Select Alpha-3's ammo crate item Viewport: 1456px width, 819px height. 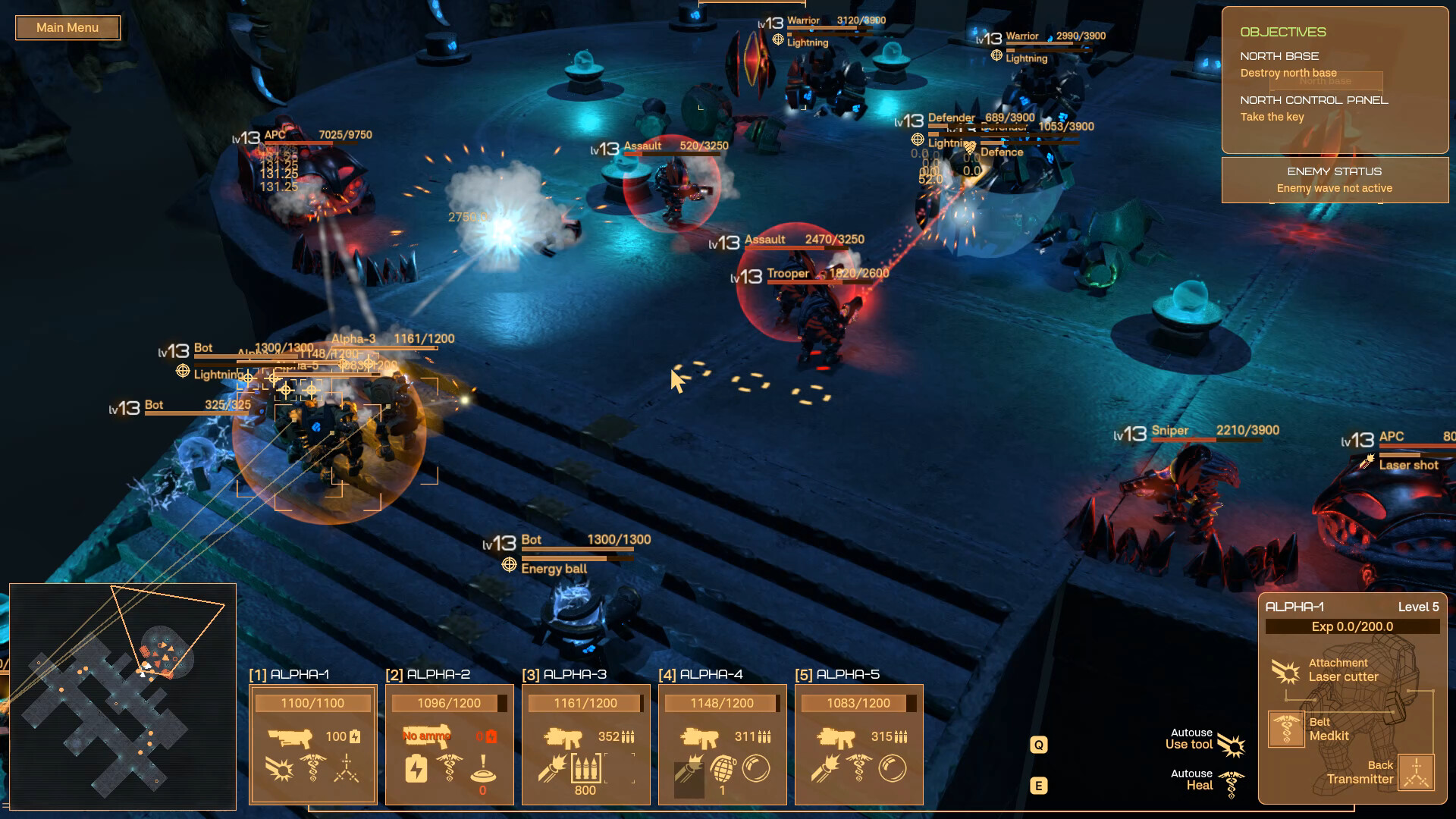pos(585,769)
